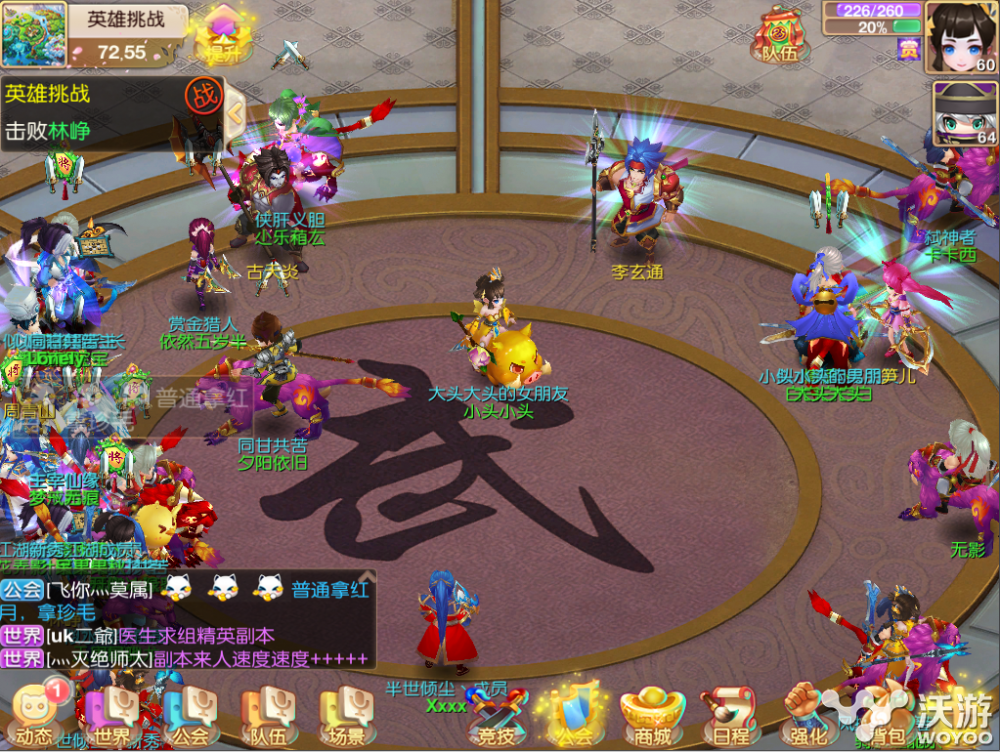Collapse the quest tracker with the arrow tab

point(235,112)
